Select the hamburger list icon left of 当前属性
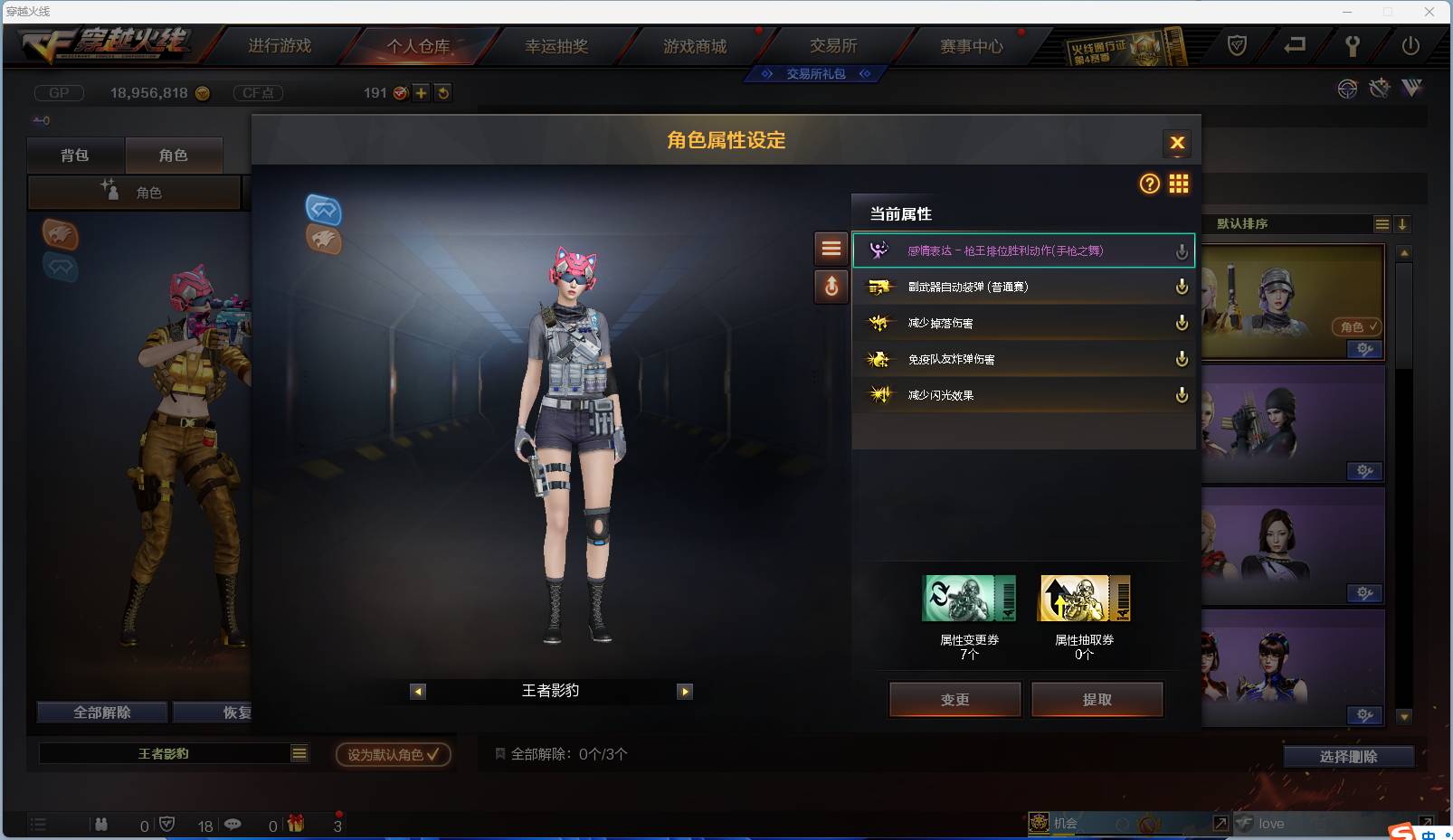The height and width of the screenshot is (840, 1453). (831, 249)
